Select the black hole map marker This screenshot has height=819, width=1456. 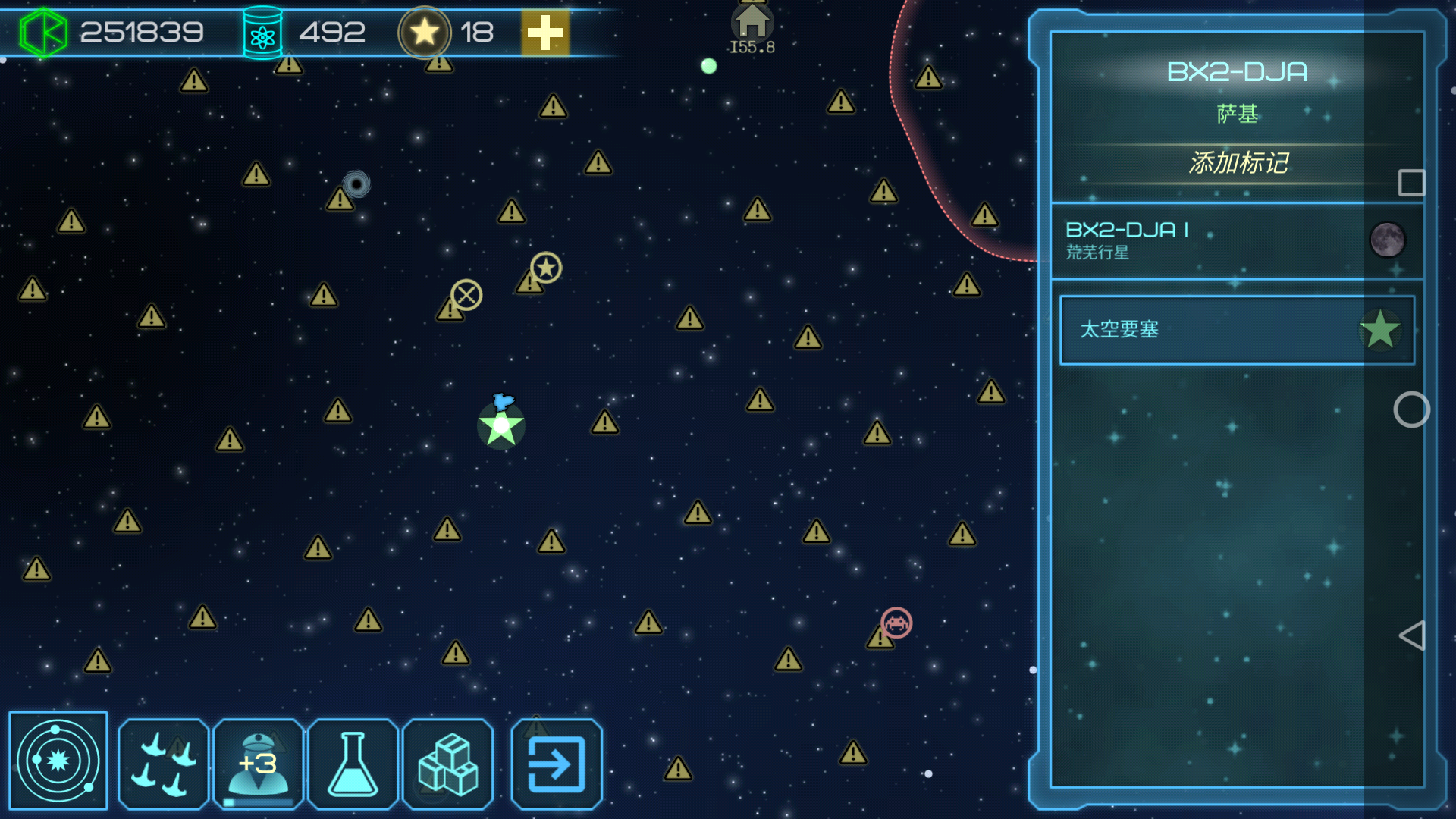(356, 184)
